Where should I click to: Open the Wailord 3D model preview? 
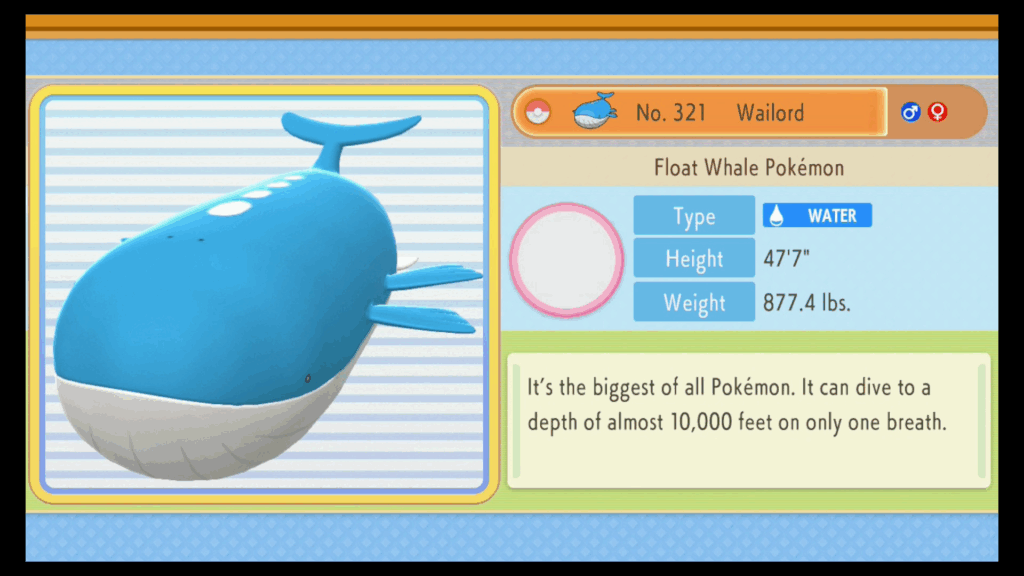(264, 293)
